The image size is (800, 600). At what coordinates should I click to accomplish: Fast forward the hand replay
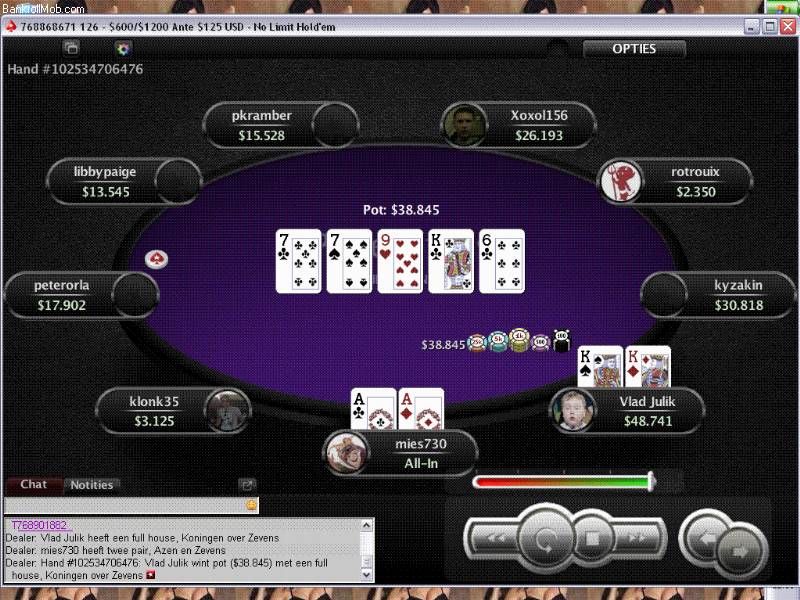click(637, 539)
